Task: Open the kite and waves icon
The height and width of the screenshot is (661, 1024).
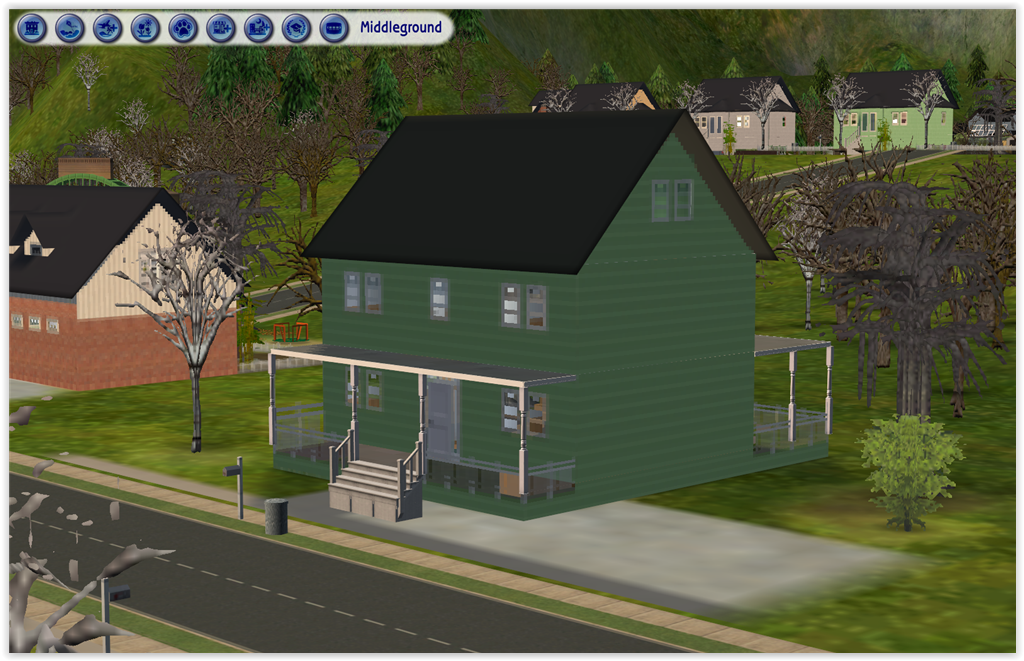Action: (x=69, y=28)
